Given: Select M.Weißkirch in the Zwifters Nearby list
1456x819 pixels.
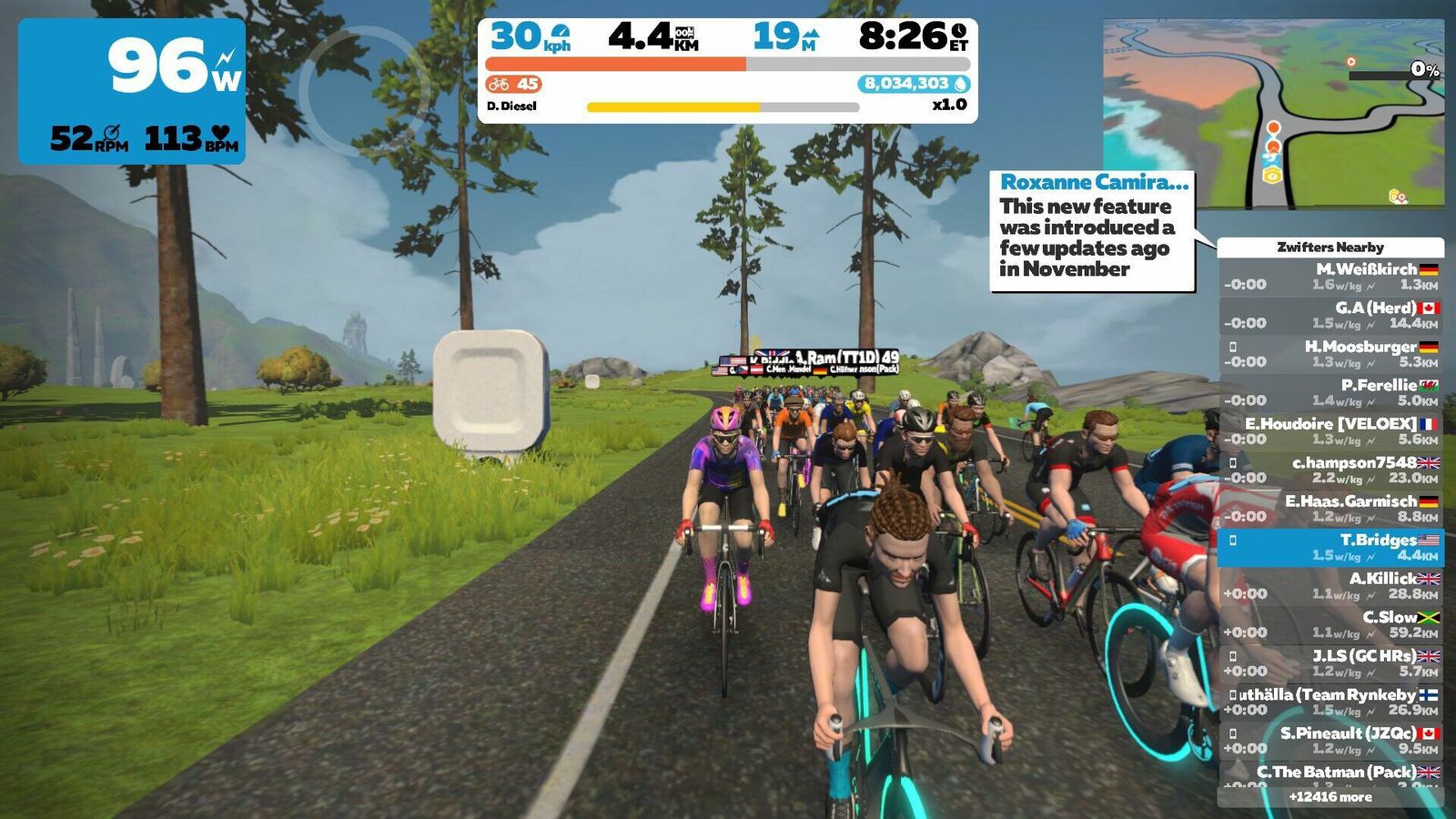Looking at the screenshot, I should click(1330, 277).
